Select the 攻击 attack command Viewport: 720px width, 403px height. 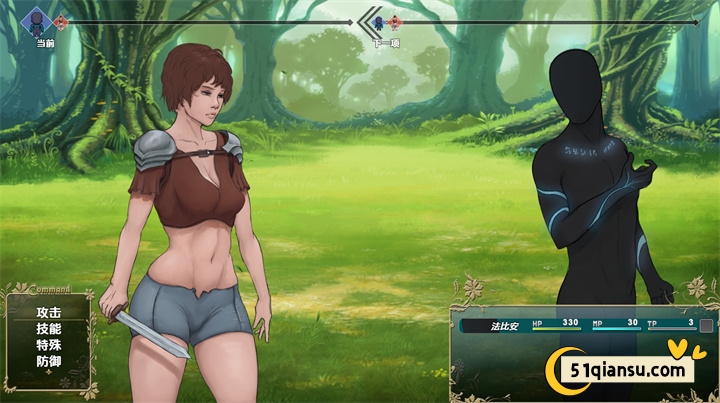[48, 313]
